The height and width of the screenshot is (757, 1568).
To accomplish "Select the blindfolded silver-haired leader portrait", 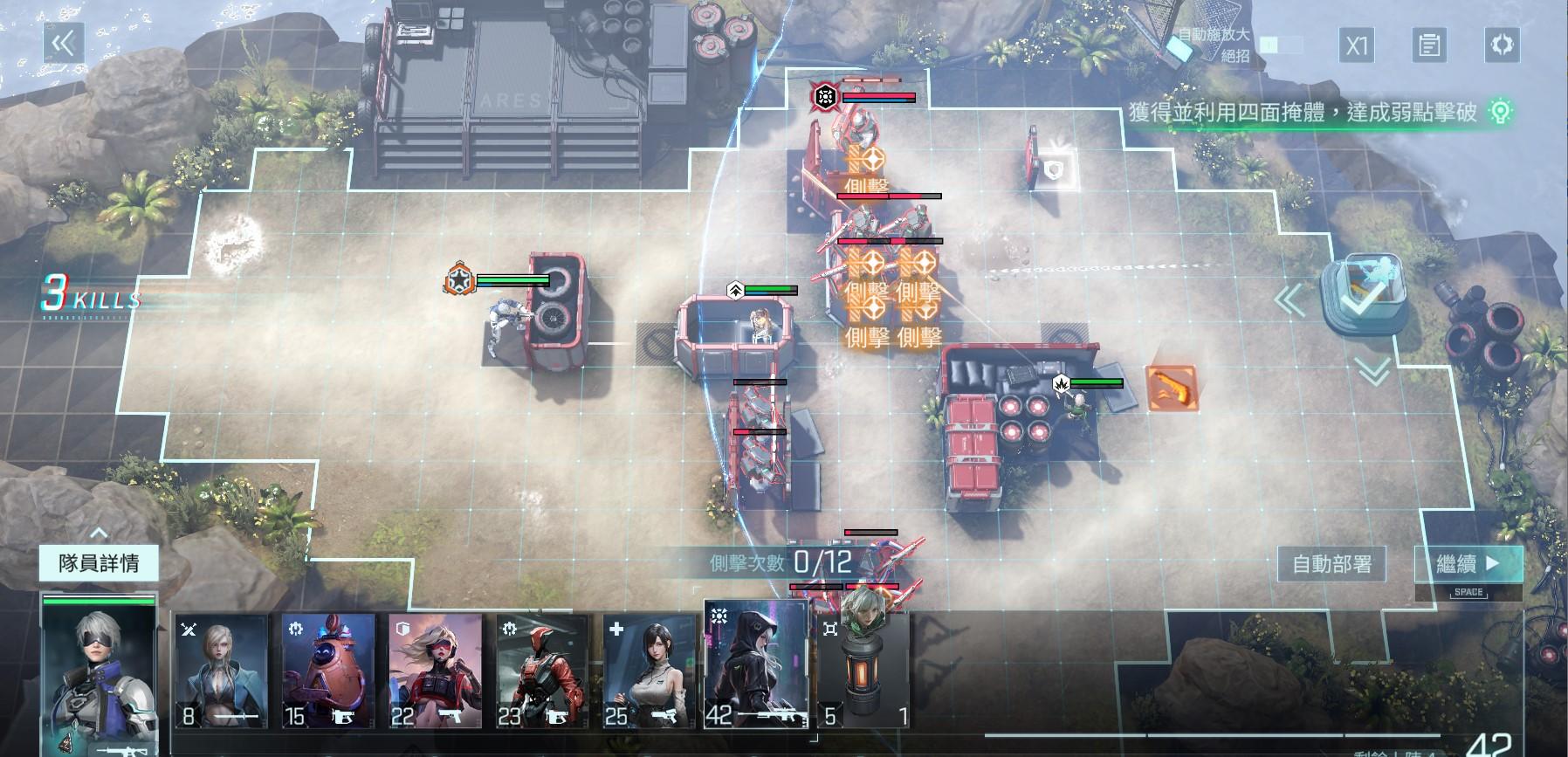I will [99, 672].
